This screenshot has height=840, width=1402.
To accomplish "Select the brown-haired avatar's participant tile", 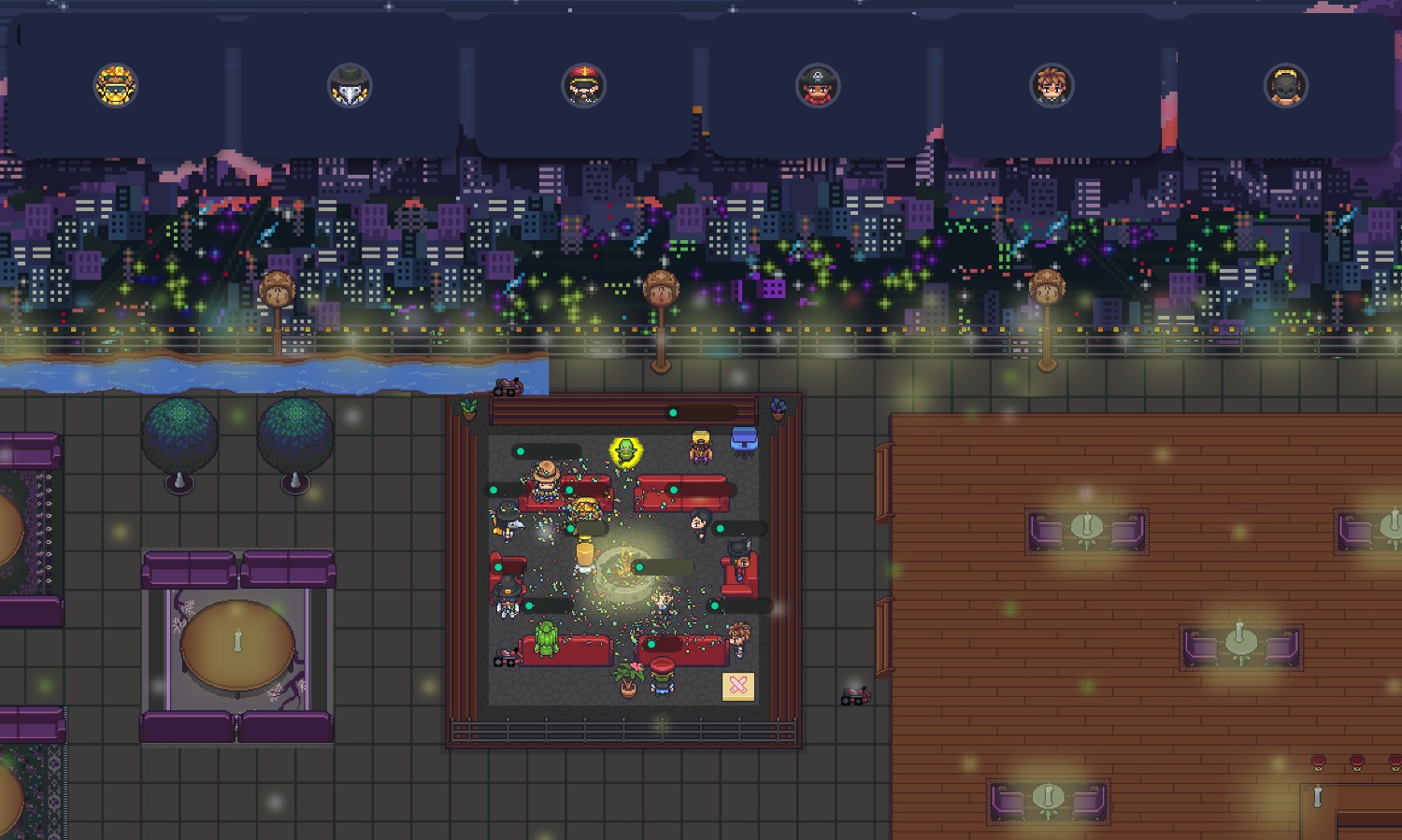I will [1051, 86].
